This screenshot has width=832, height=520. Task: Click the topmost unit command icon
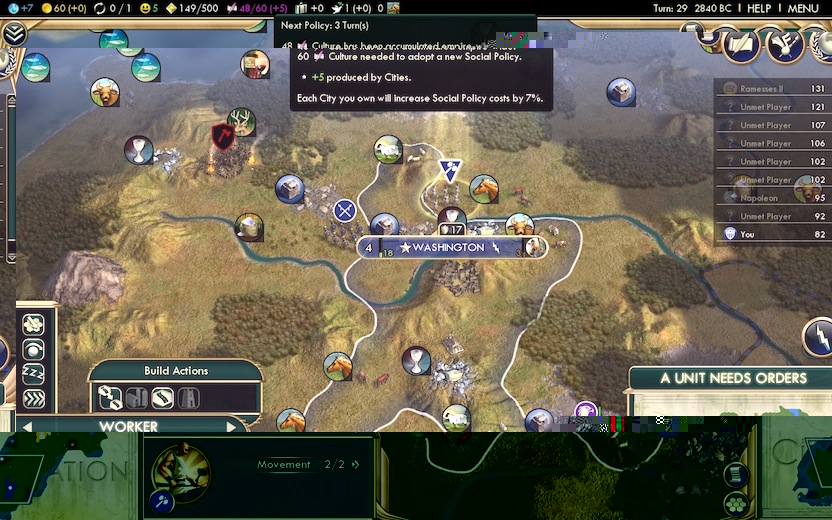point(33,325)
